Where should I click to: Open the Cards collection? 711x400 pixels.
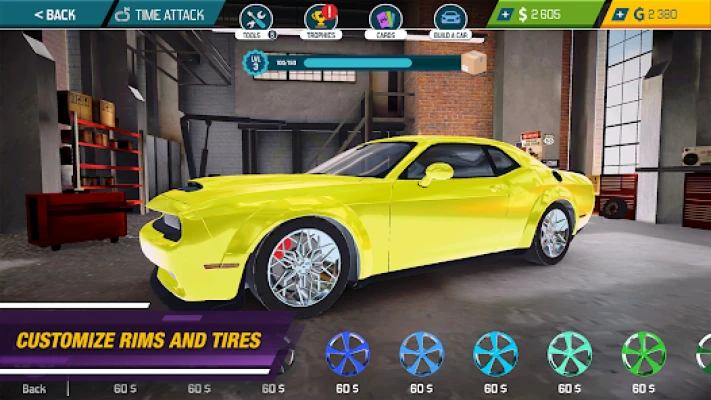385,20
